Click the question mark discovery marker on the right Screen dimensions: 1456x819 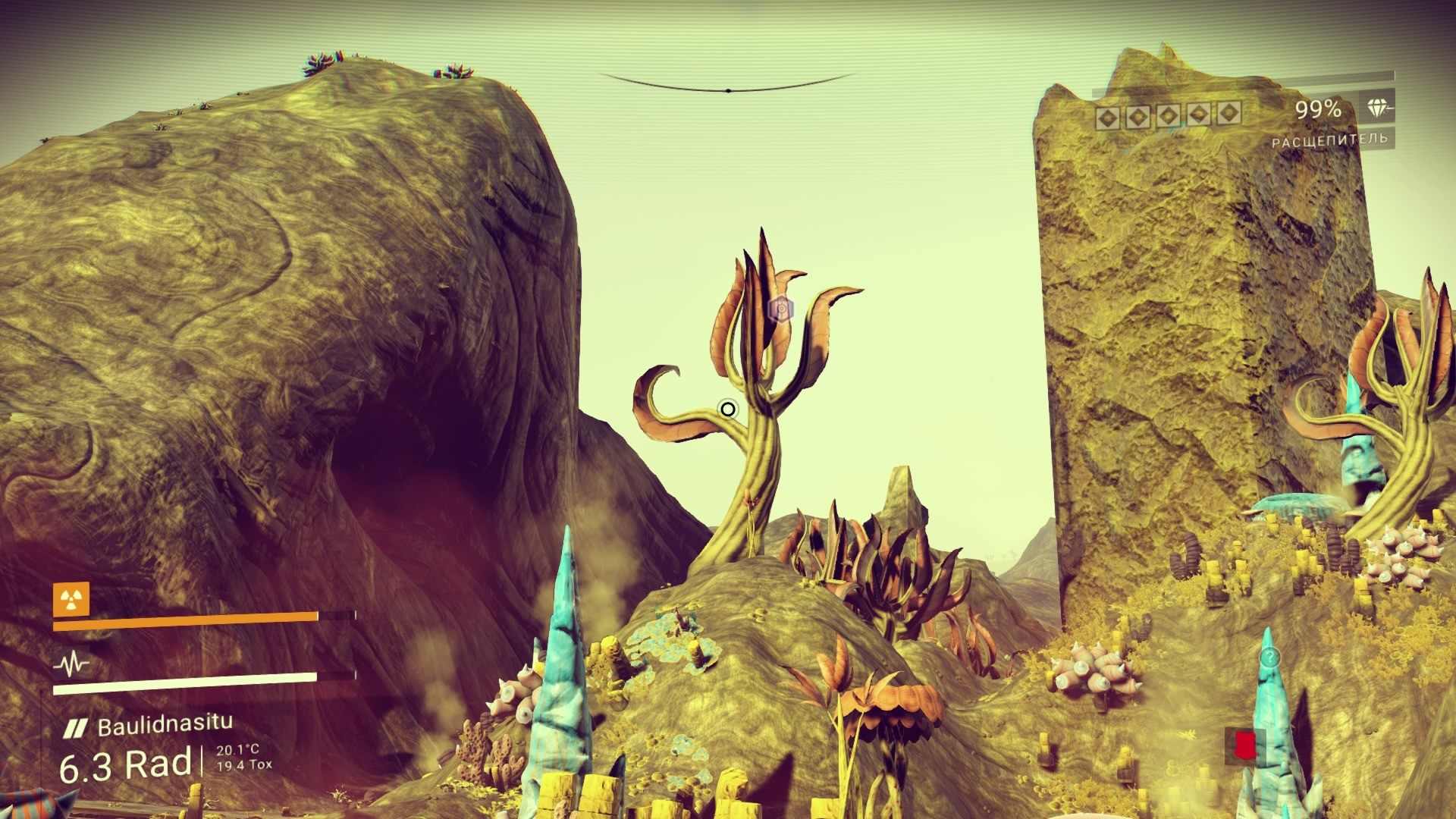(x=1271, y=657)
